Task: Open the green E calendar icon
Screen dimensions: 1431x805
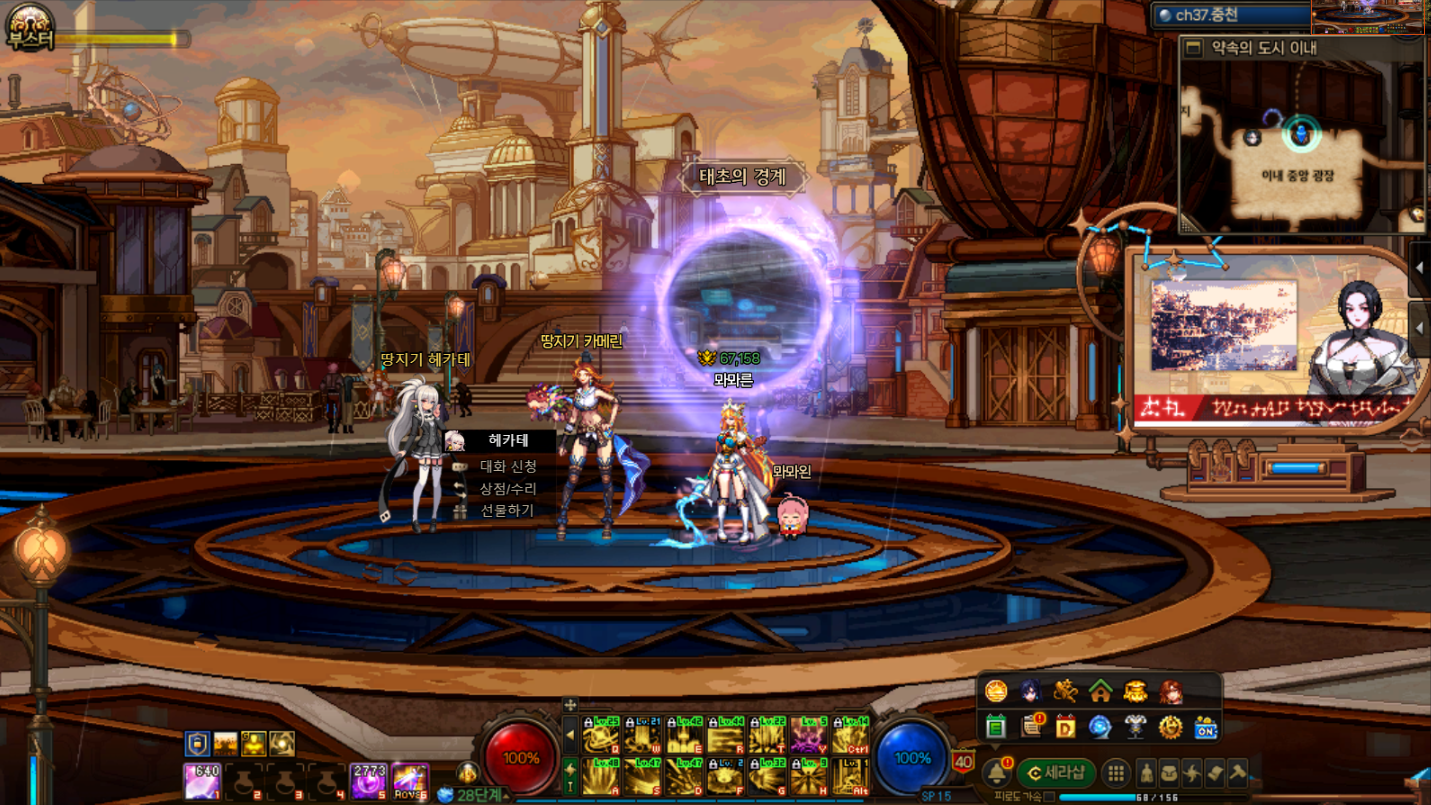Action: pos(996,727)
